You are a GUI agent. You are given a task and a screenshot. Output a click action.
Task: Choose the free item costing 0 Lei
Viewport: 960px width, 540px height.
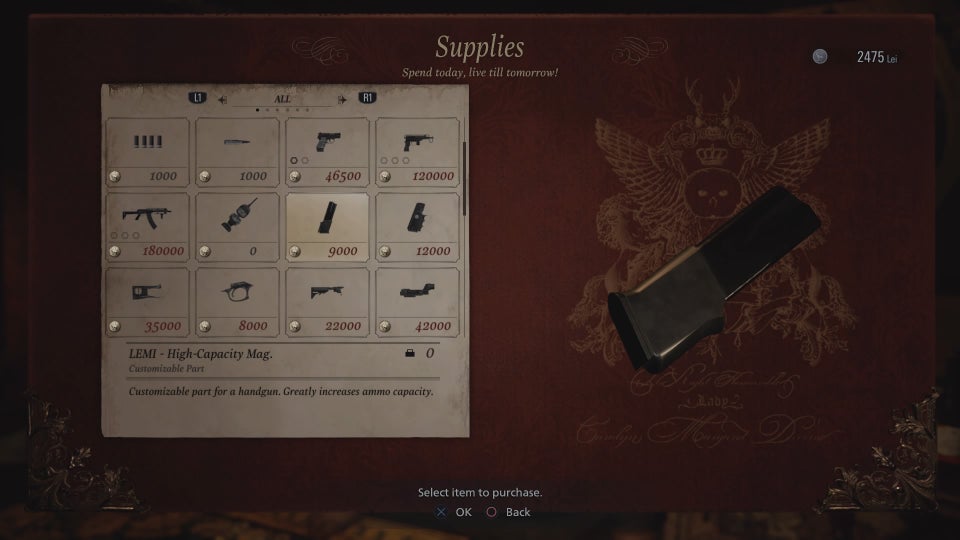tap(237, 226)
